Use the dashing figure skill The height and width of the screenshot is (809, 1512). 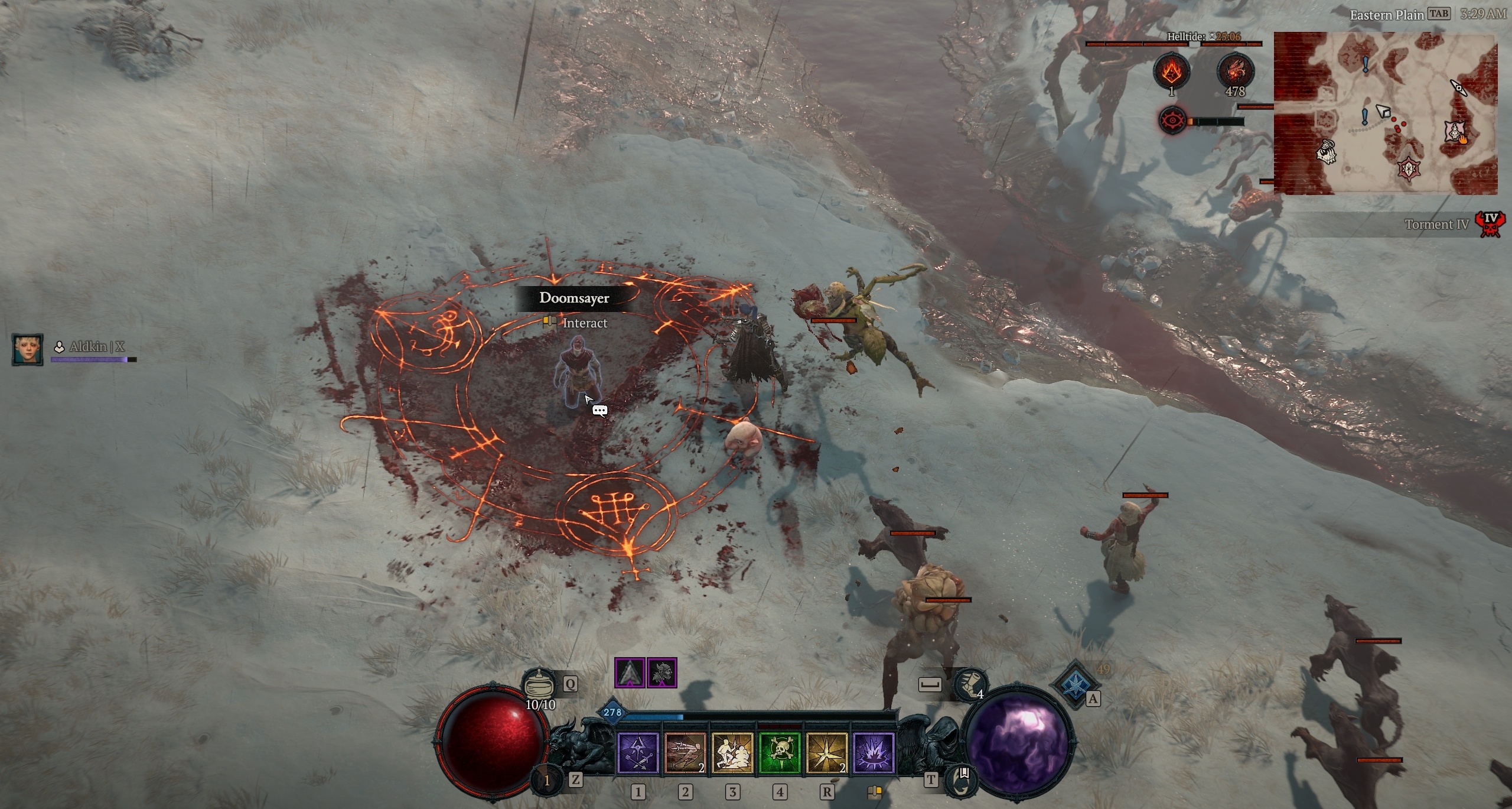click(x=685, y=753)
